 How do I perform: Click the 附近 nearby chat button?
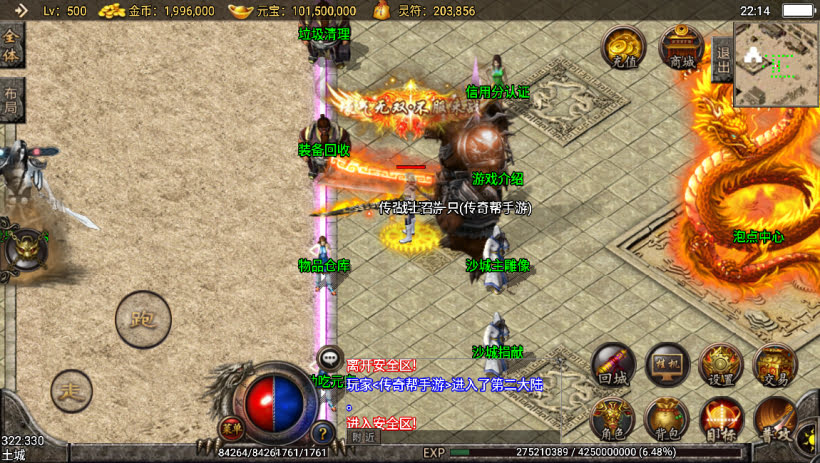pyautogui.click(x=364, y=437)
